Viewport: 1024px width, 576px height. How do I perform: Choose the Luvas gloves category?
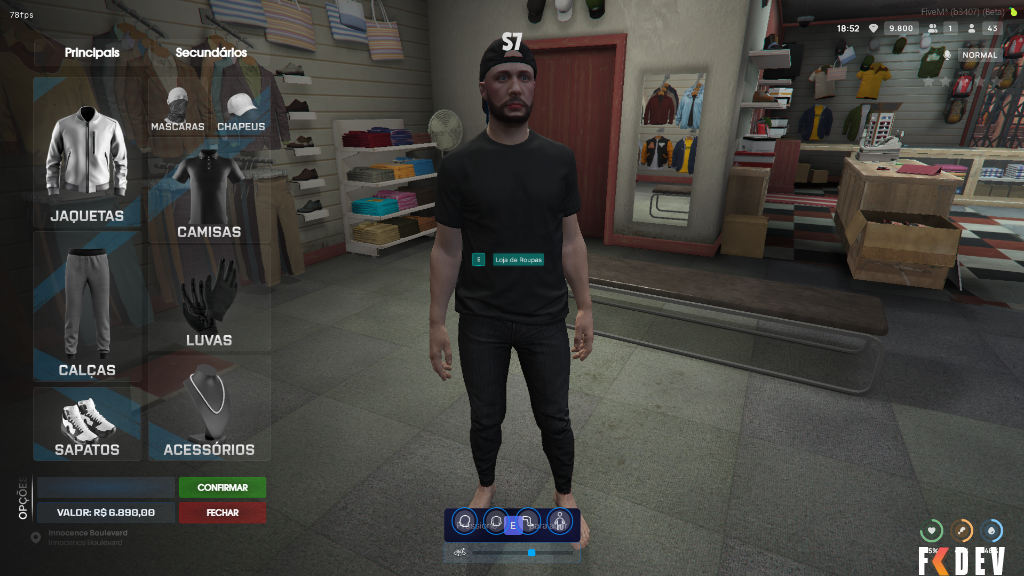(x=209, y=300)
